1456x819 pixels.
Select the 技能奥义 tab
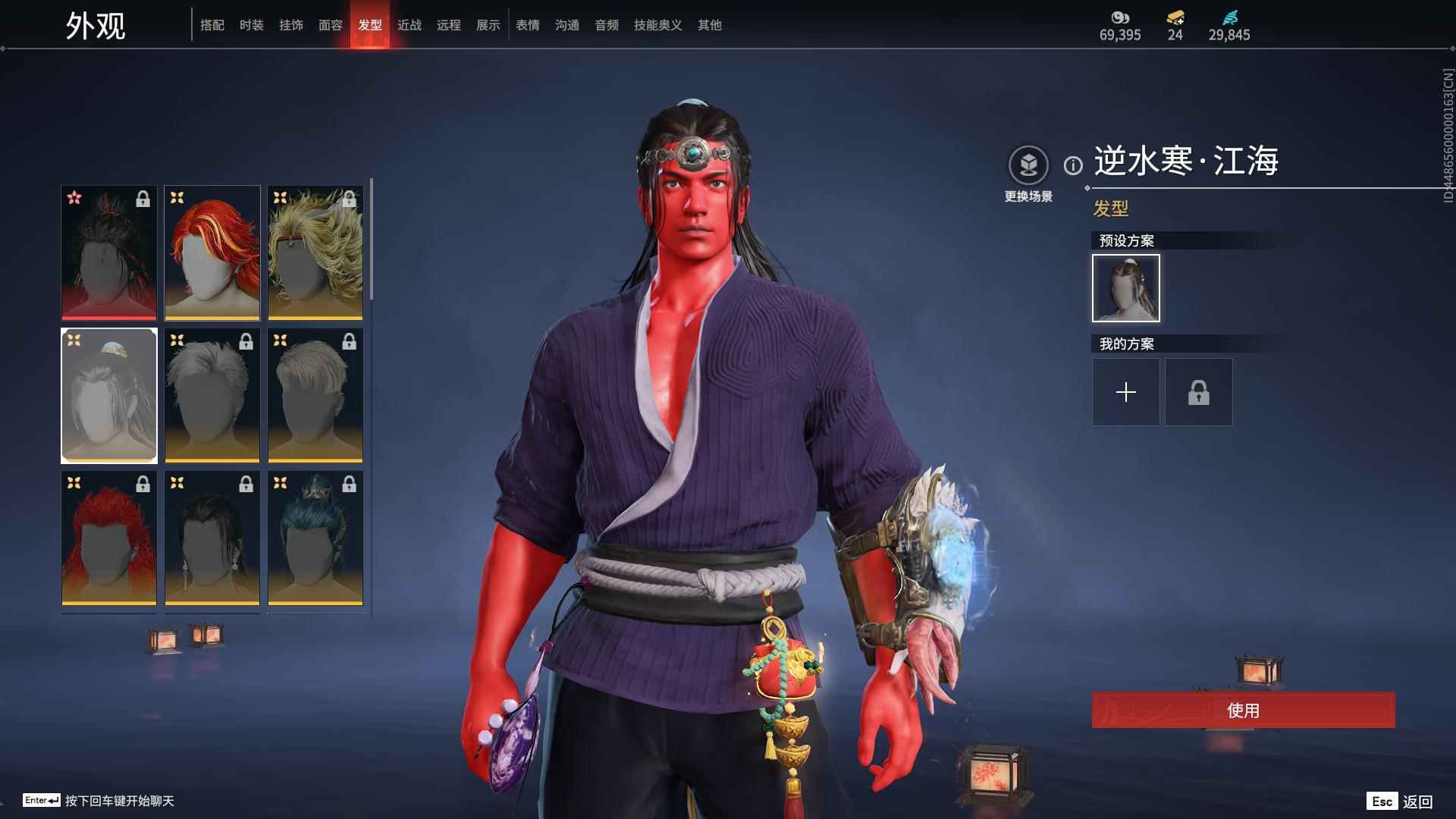coord(658,25)
